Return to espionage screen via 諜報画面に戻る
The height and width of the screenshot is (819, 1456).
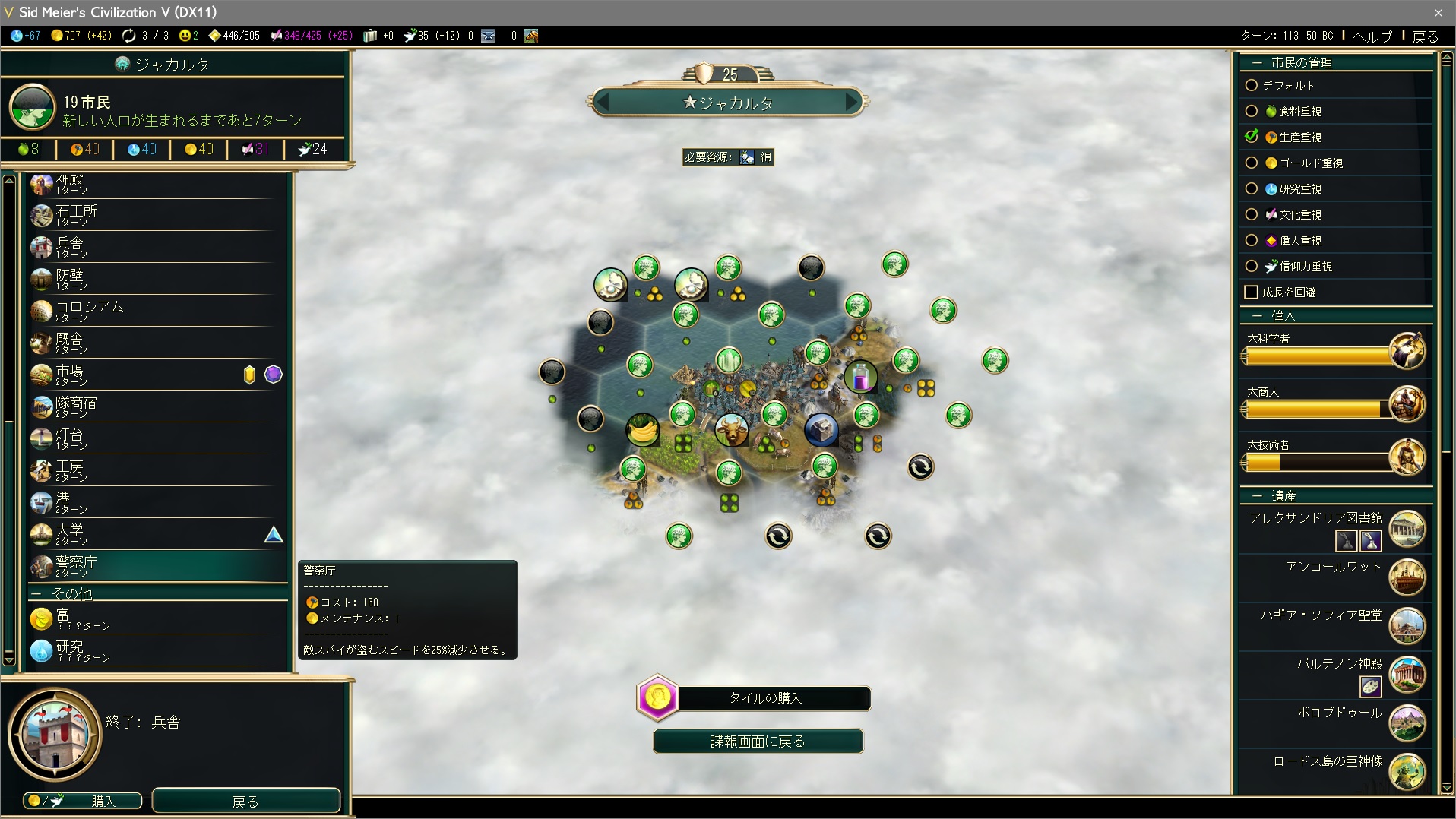pyautogui.click(x=758, y=742)
